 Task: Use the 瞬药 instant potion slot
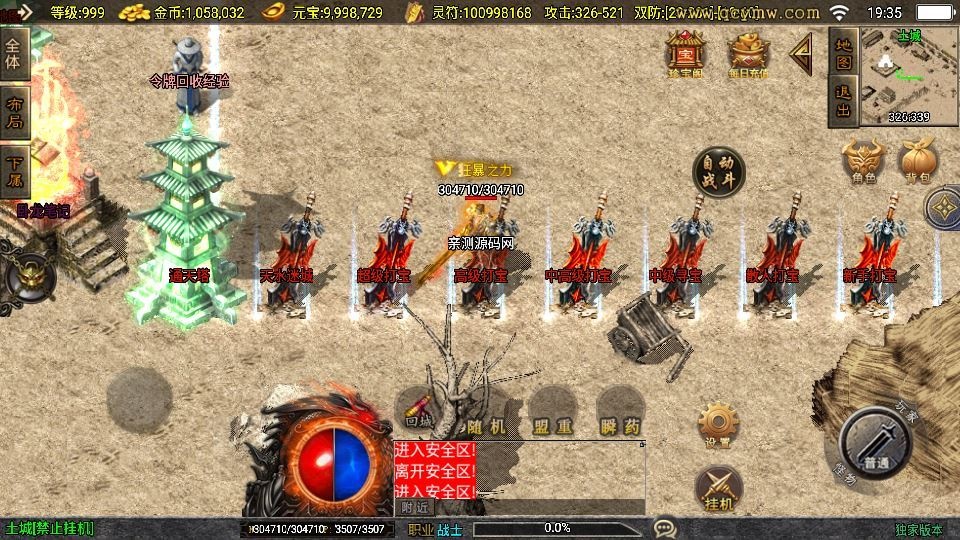[x=620, y=413]
